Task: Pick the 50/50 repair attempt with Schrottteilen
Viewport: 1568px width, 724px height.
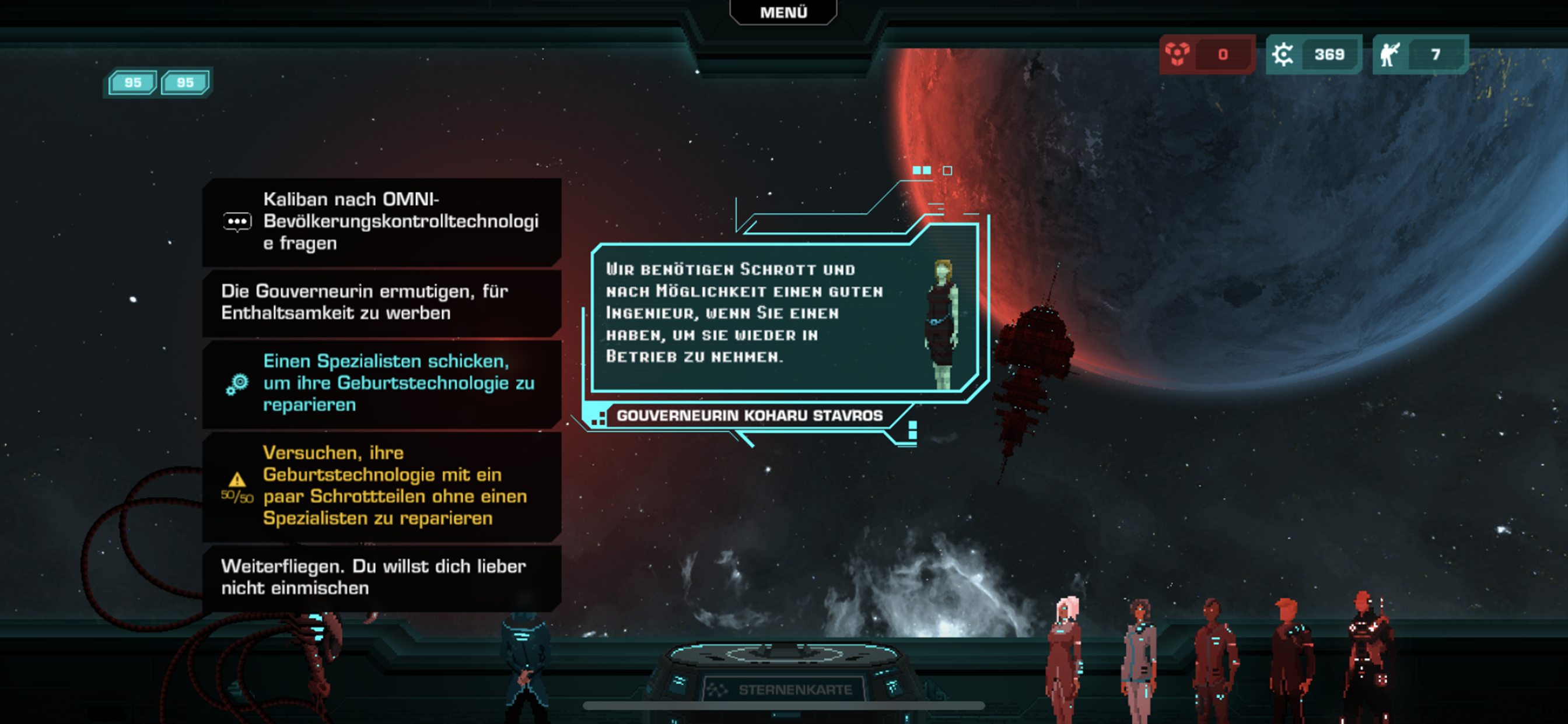Action: (381, 486)
